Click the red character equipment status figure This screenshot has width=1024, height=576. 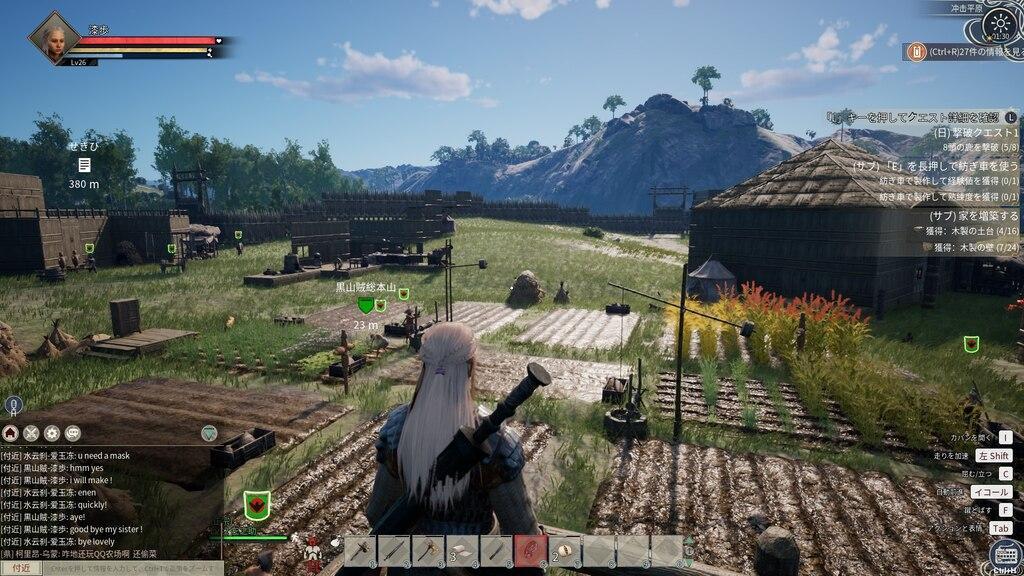(x=313, y=549)
